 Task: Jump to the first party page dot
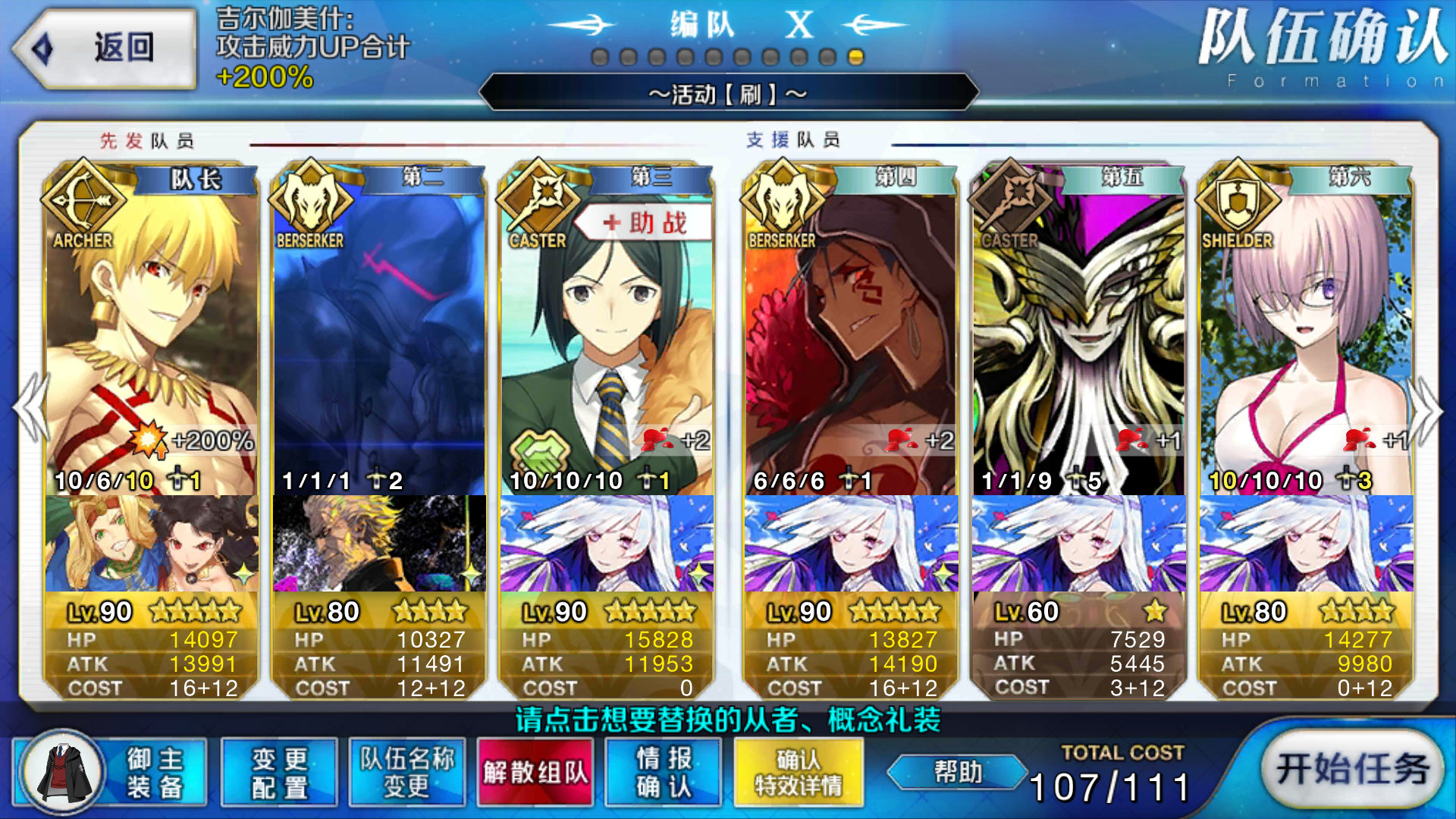(x=600, y=58)
